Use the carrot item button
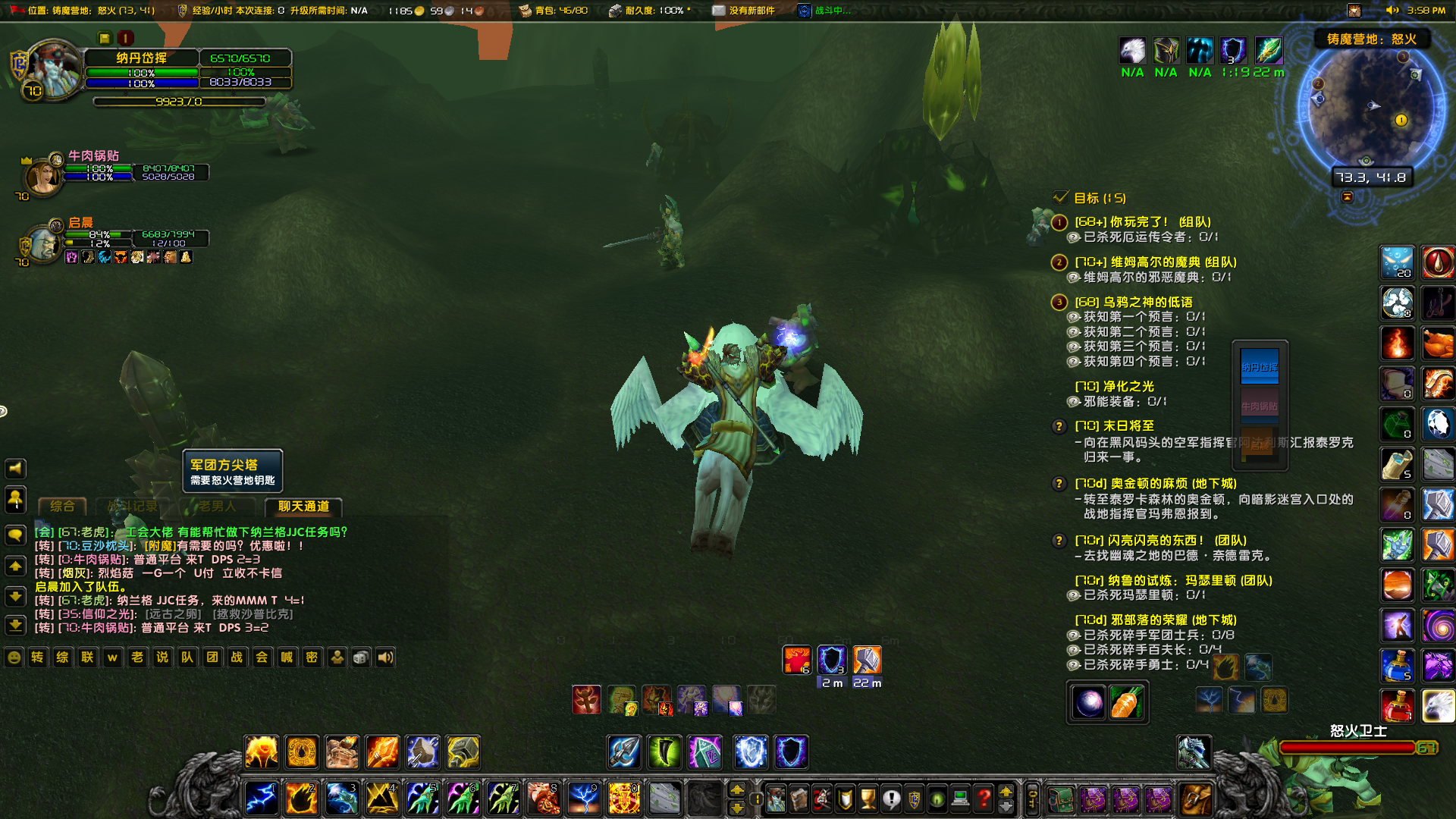Image resolution: width=1456 pixels, height=819 pixels. 1125,704
